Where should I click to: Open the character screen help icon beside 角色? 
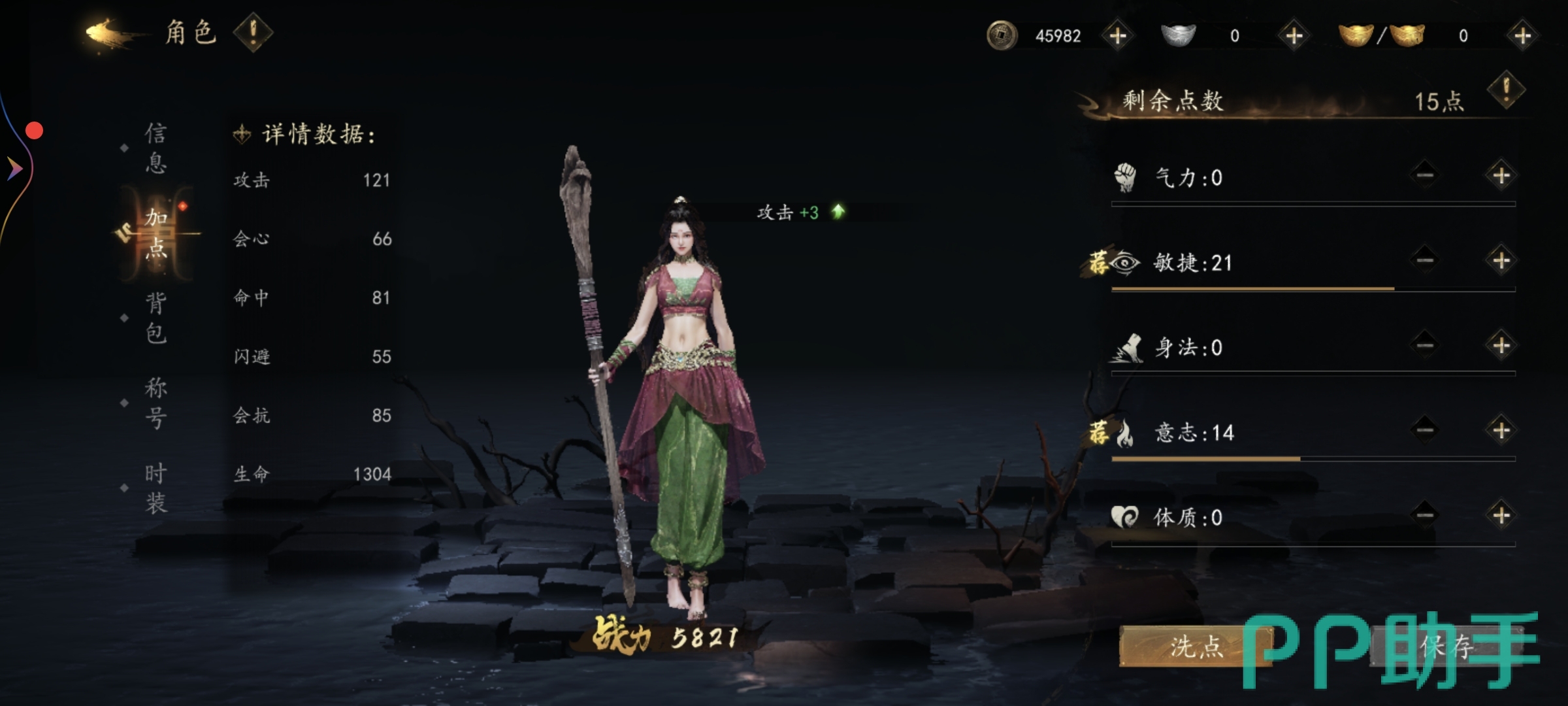pos(253,32)
